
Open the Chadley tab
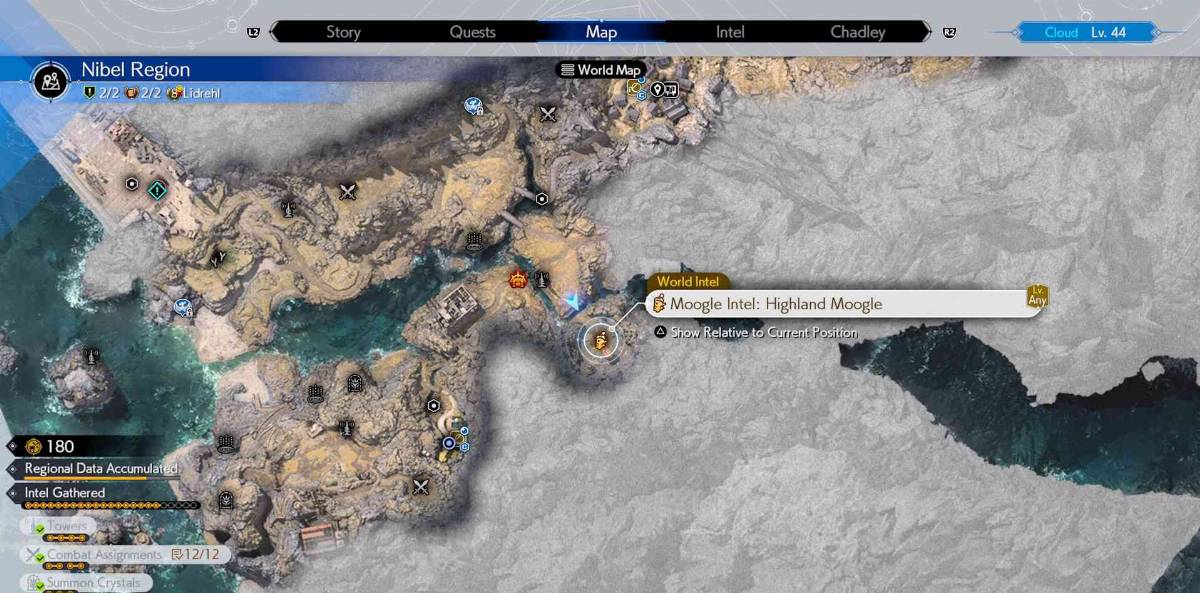click(858, 32)
